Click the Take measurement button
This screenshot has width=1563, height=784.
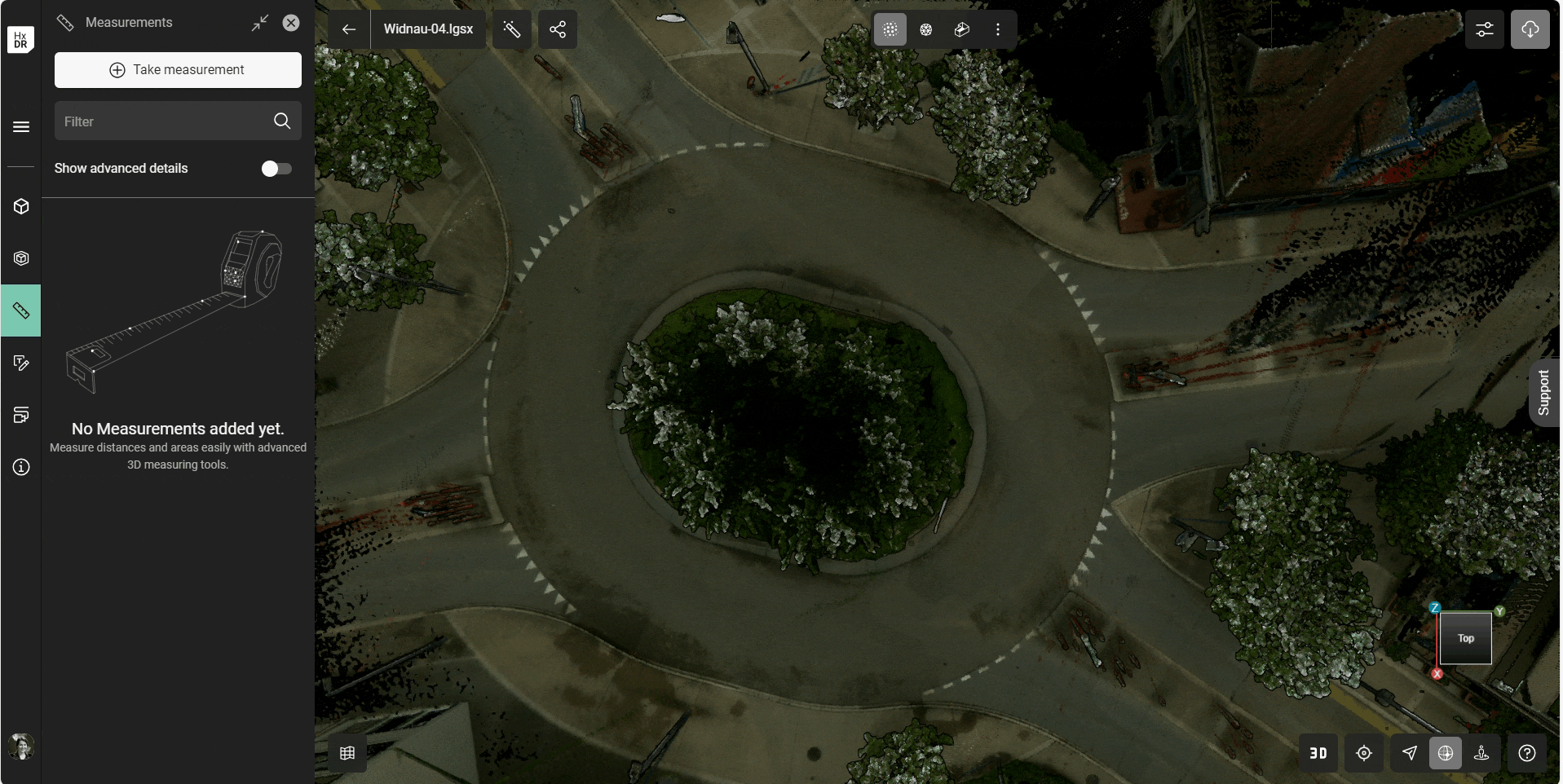coord(178,70)
